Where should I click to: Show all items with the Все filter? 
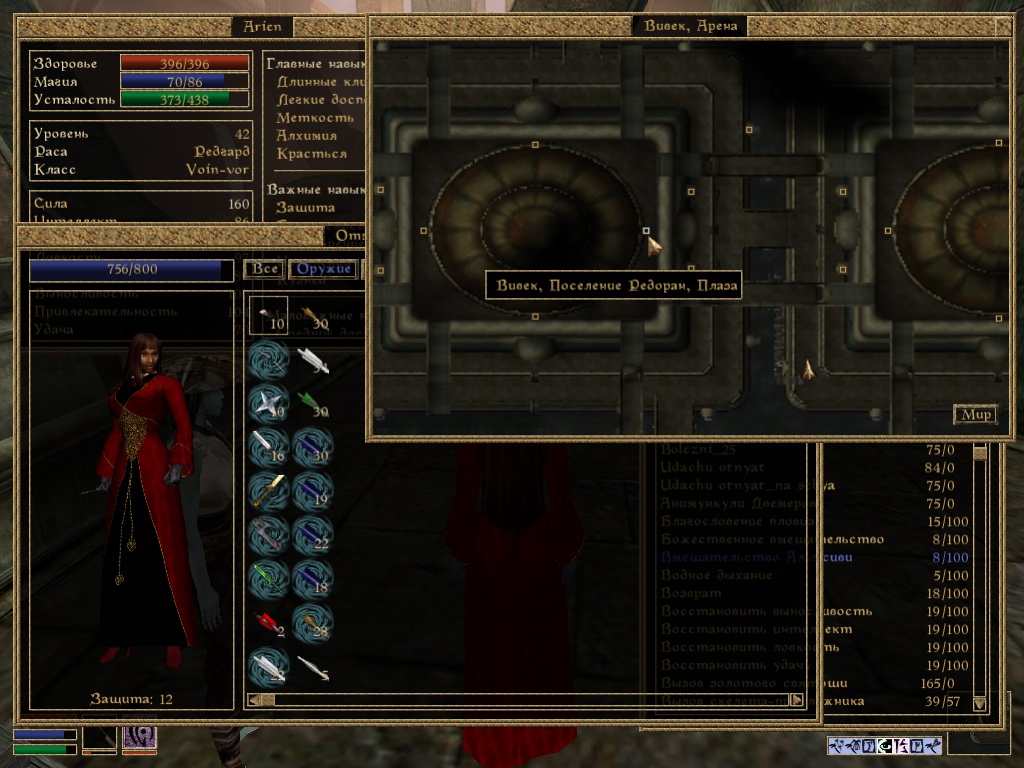point(263,269)
